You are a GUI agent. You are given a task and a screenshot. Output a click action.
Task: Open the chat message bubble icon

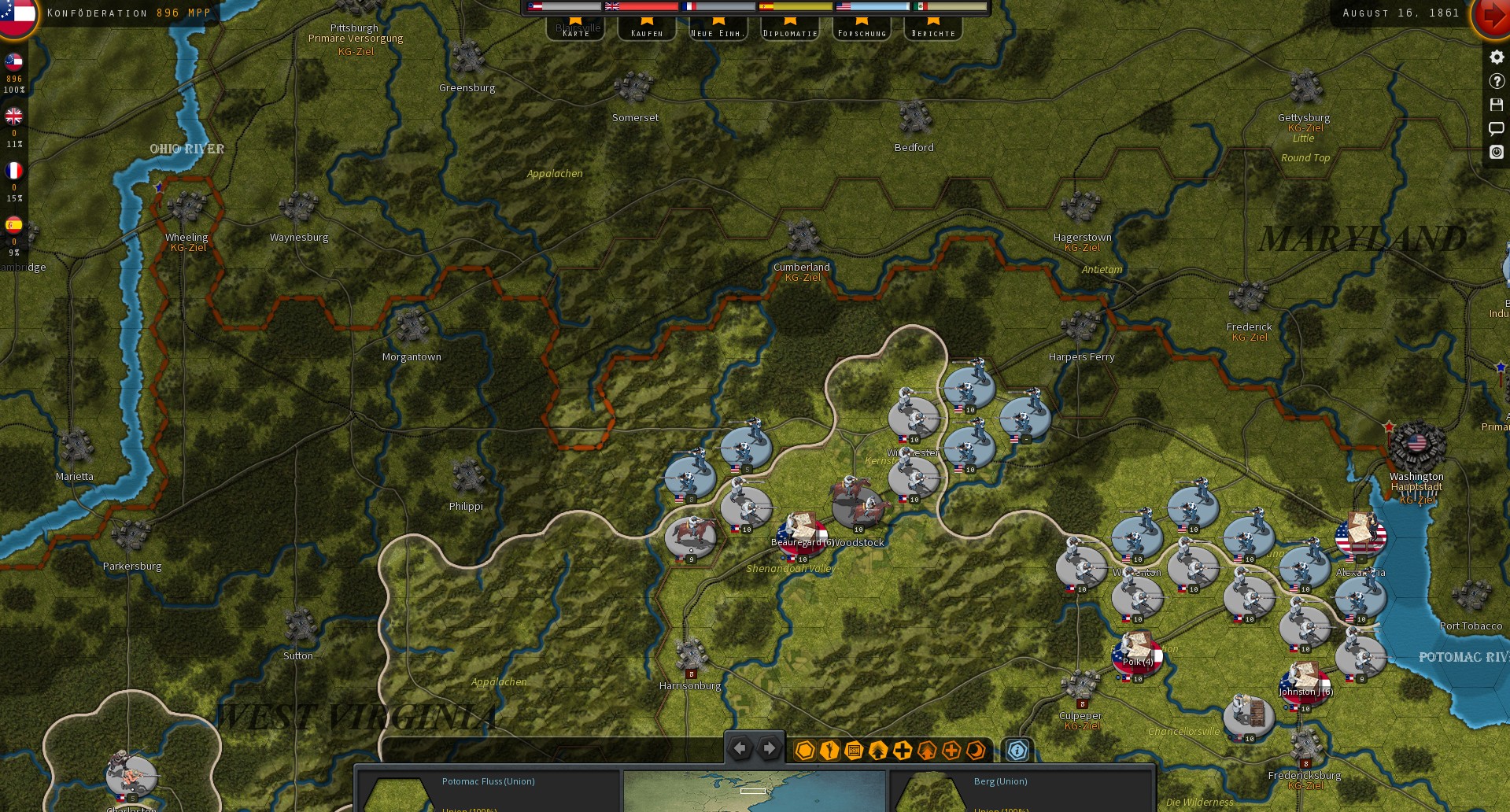pos(1496,128)
